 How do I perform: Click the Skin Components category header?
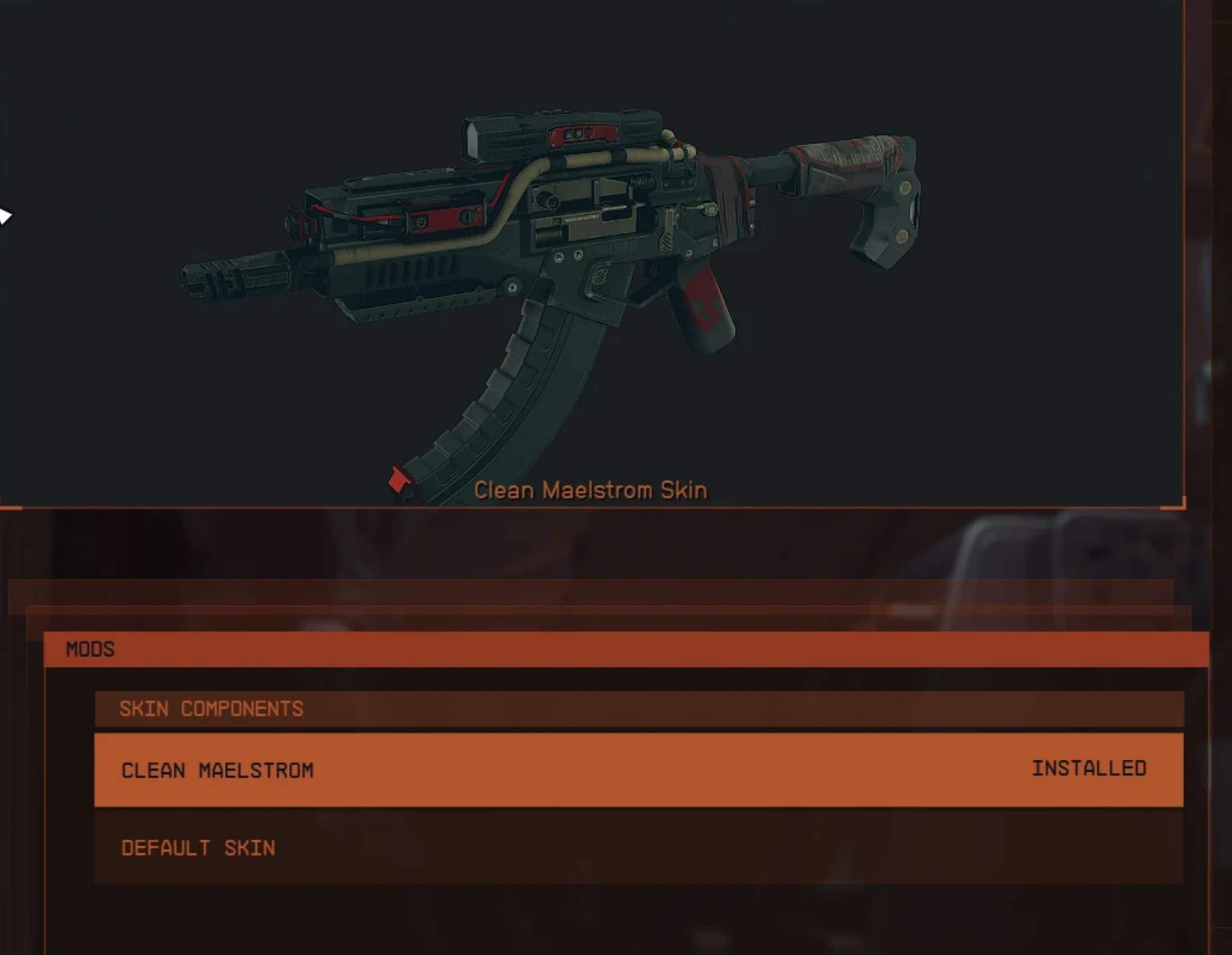638,709
